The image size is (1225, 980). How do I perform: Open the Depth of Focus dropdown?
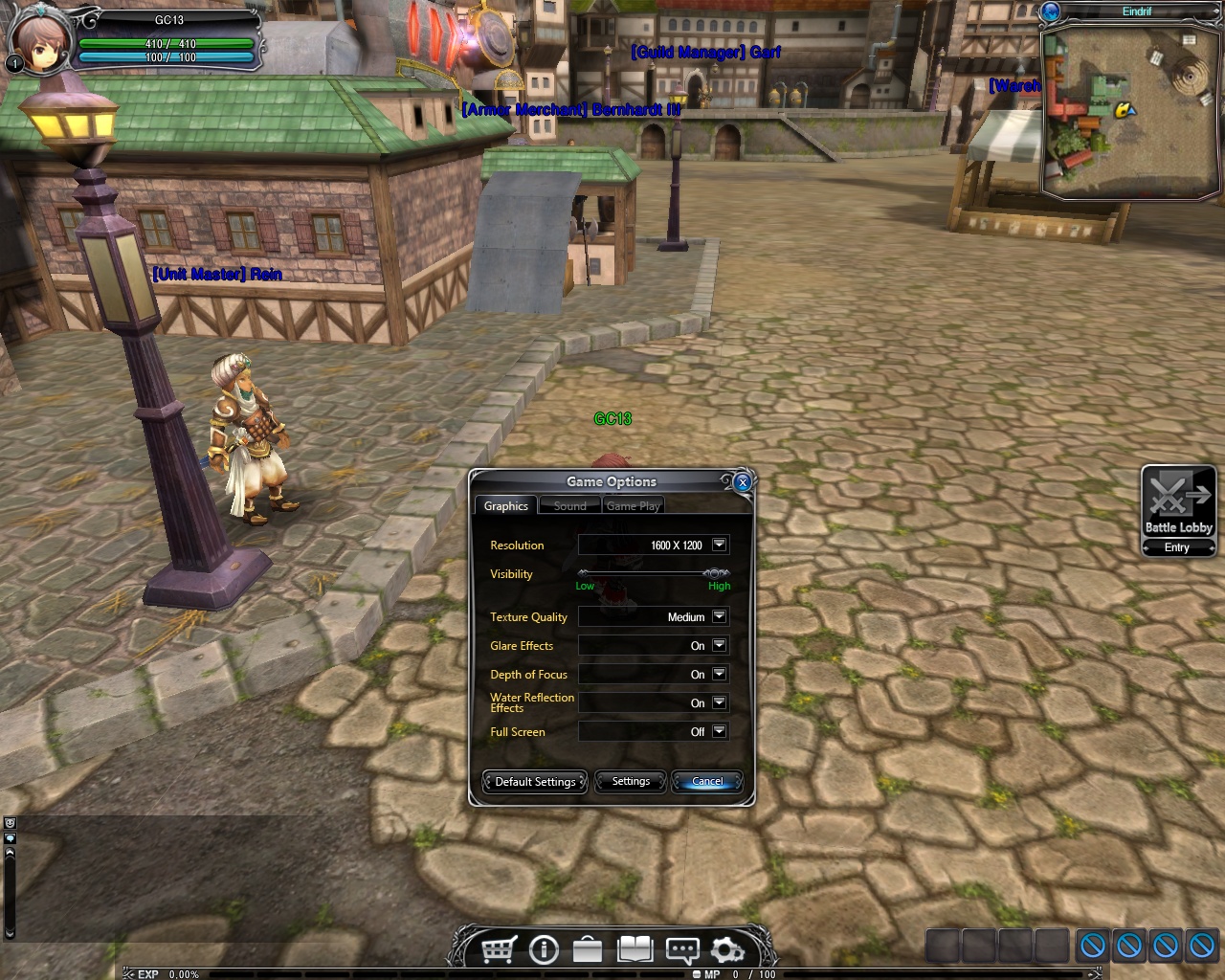pyautogui.click(x=719, y=674)
